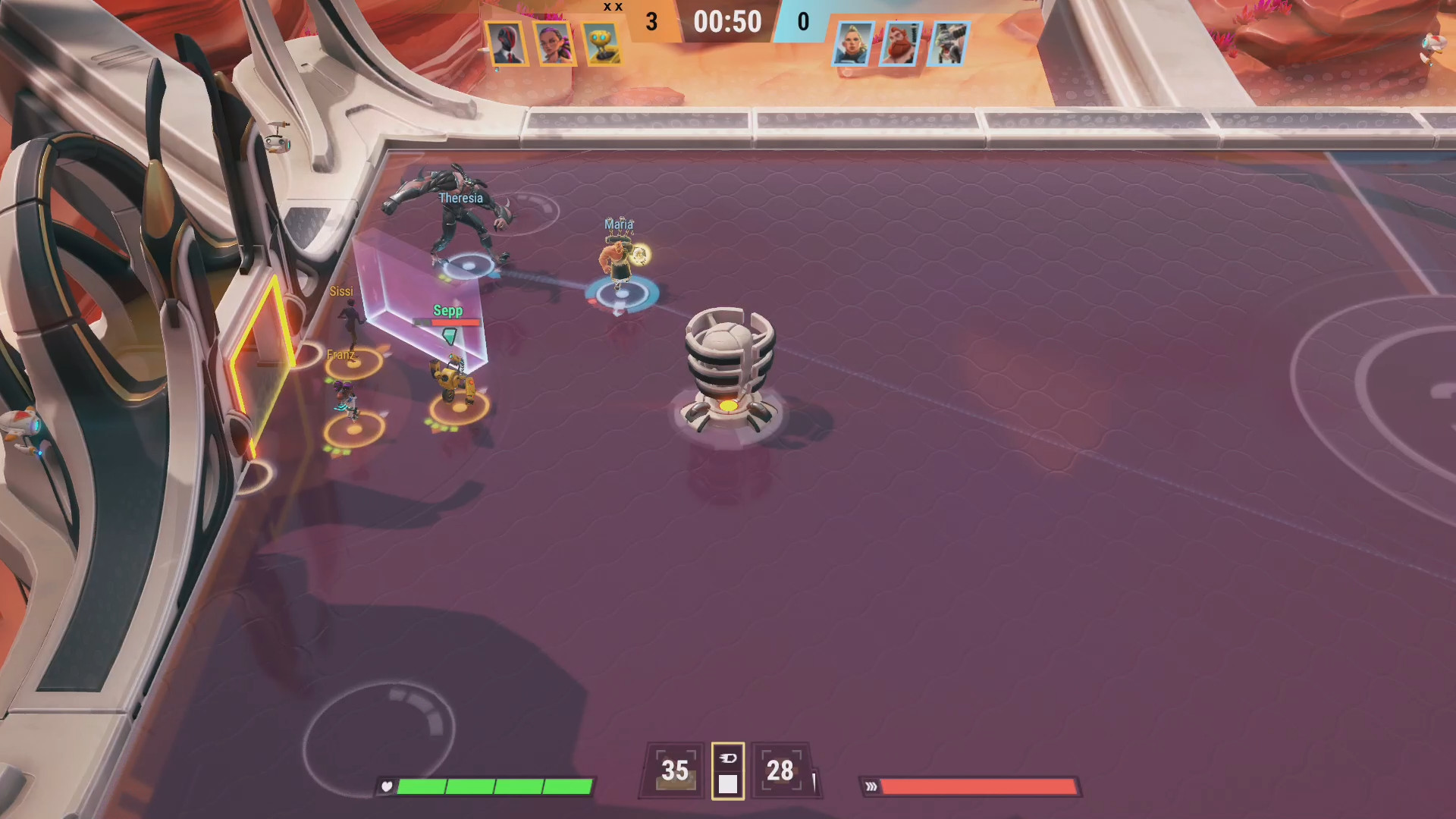Select the masked agent portrait on orange team
This screenshot has height=819, width=1456.
(507, 43)
